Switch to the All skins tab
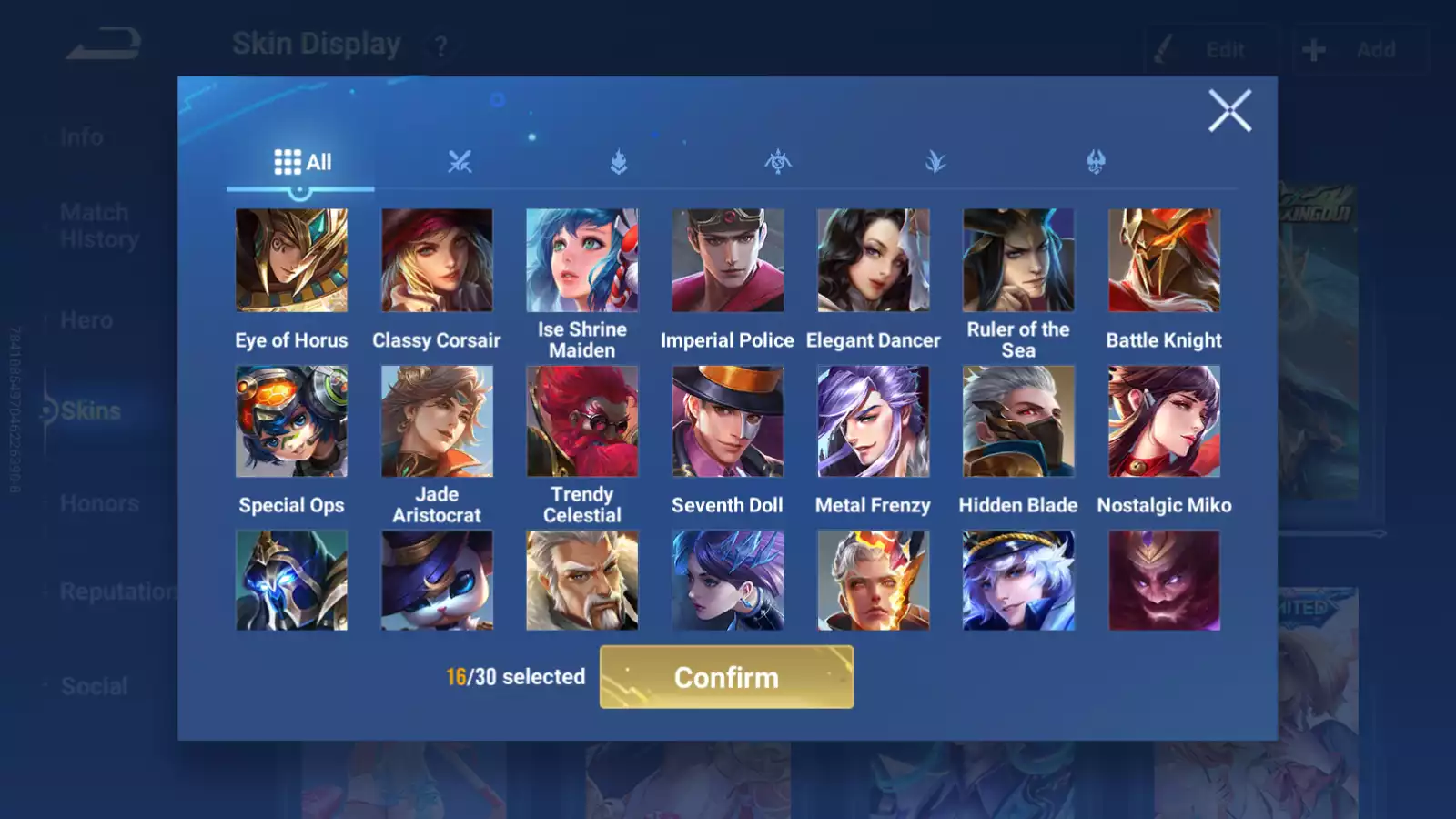 click(x=300, y=161)
